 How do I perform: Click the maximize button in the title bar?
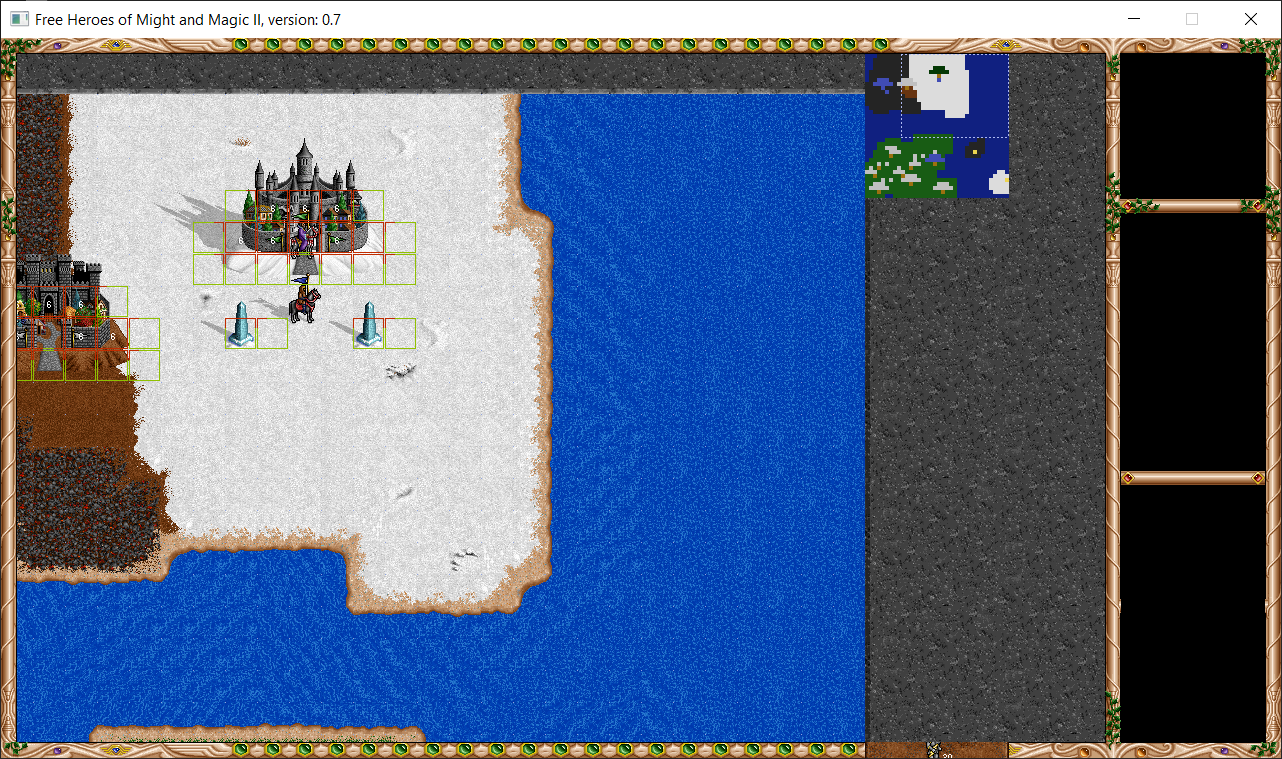[x=1190, y=19]
